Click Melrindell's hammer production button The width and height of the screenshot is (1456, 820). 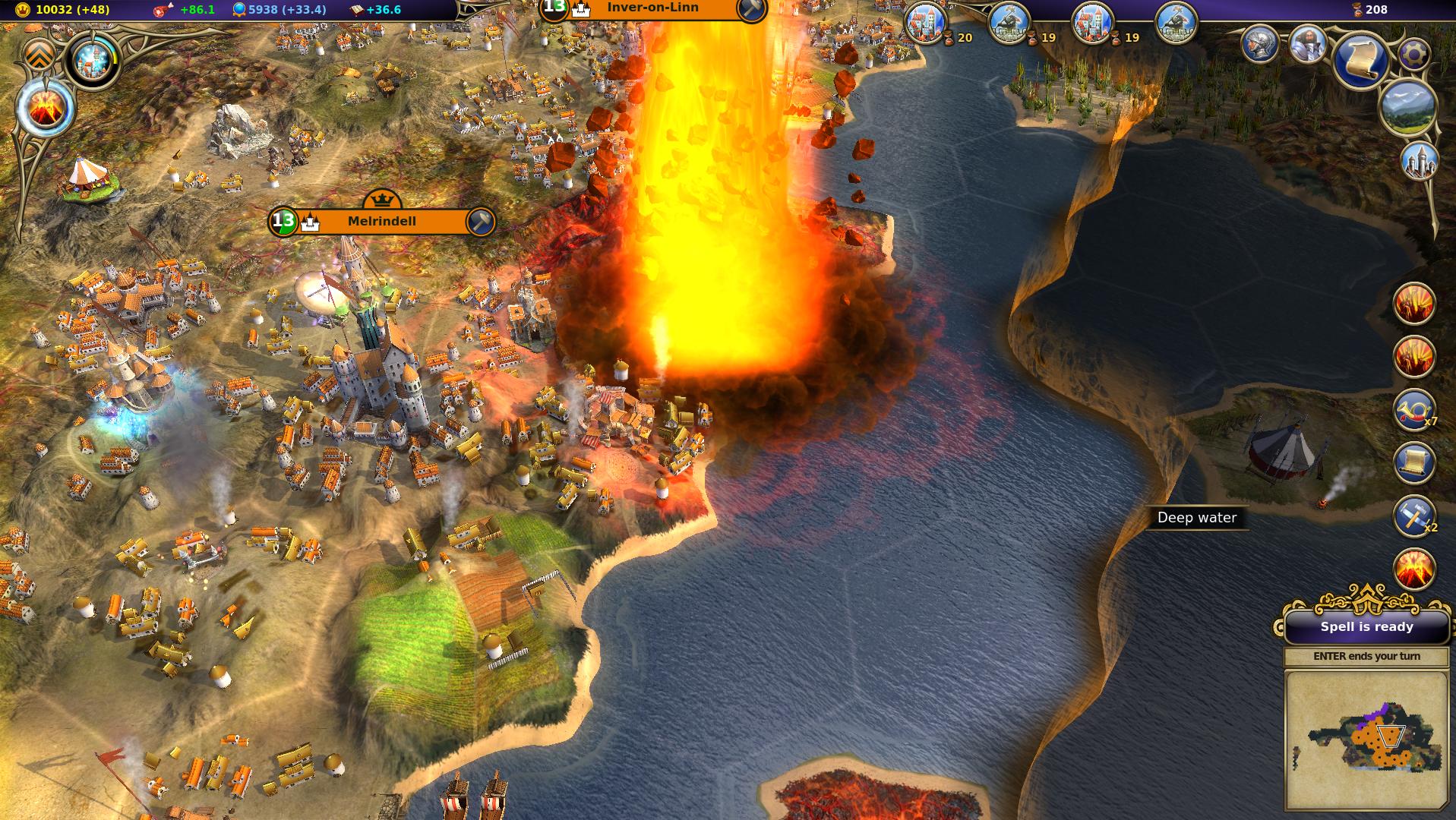[480, 222]
